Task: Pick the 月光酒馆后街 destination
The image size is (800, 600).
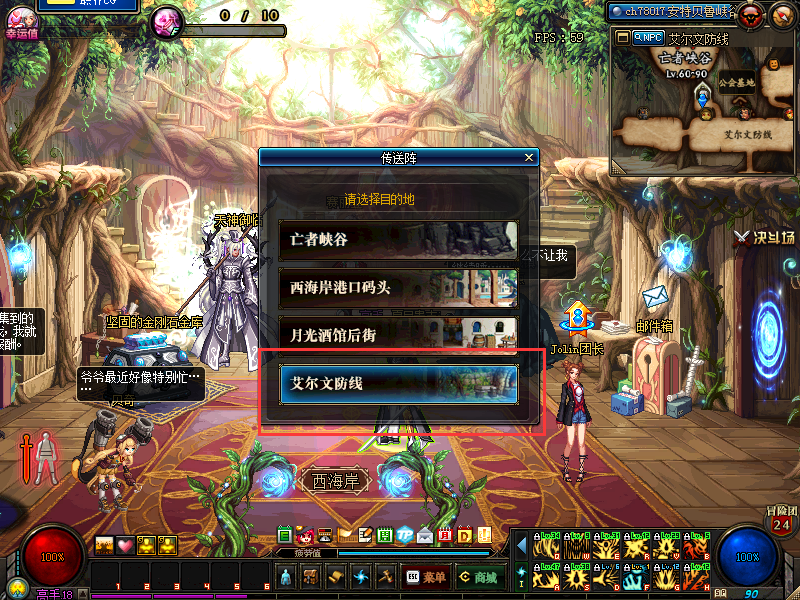Action: 398,334
